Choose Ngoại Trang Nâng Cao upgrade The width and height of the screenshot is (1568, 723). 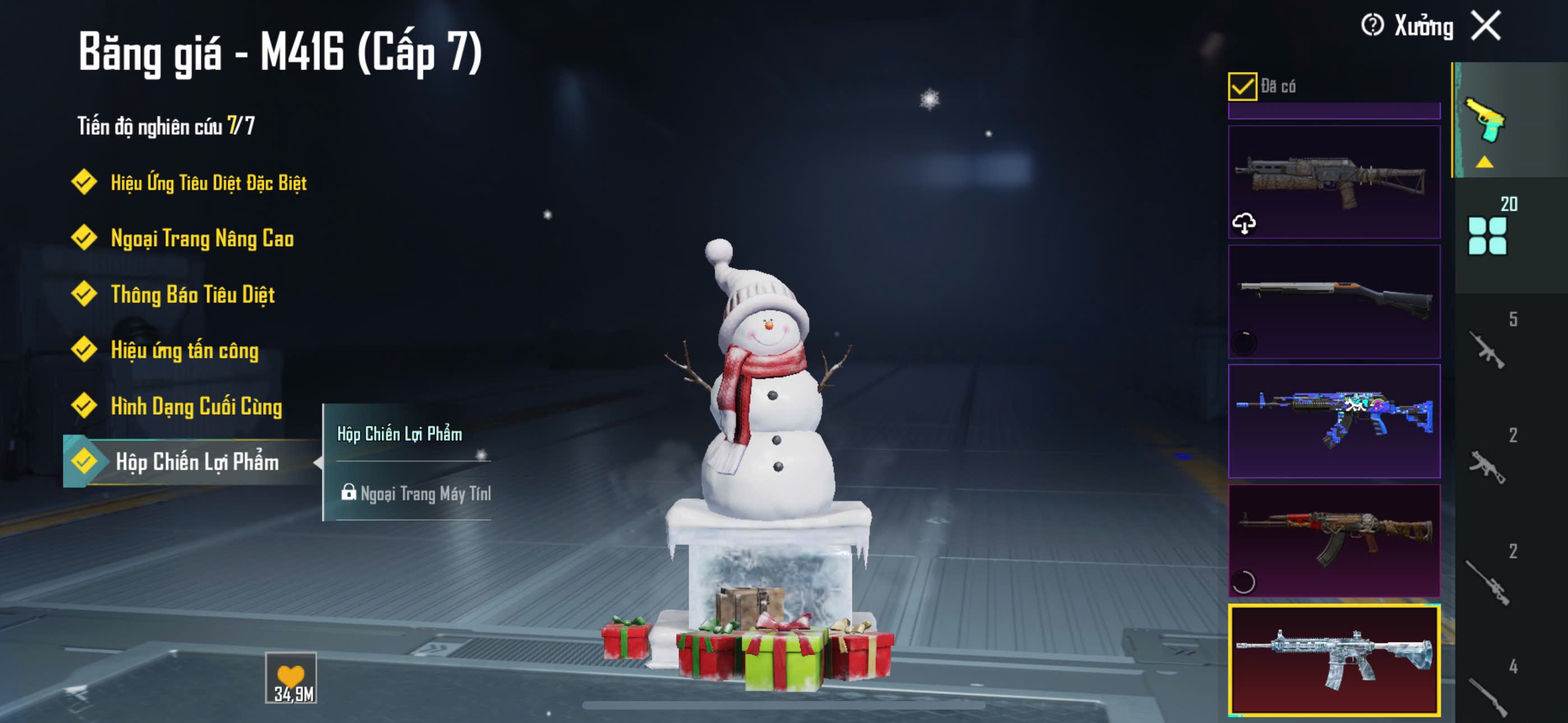pyautogui.click(x=201, y=239)
